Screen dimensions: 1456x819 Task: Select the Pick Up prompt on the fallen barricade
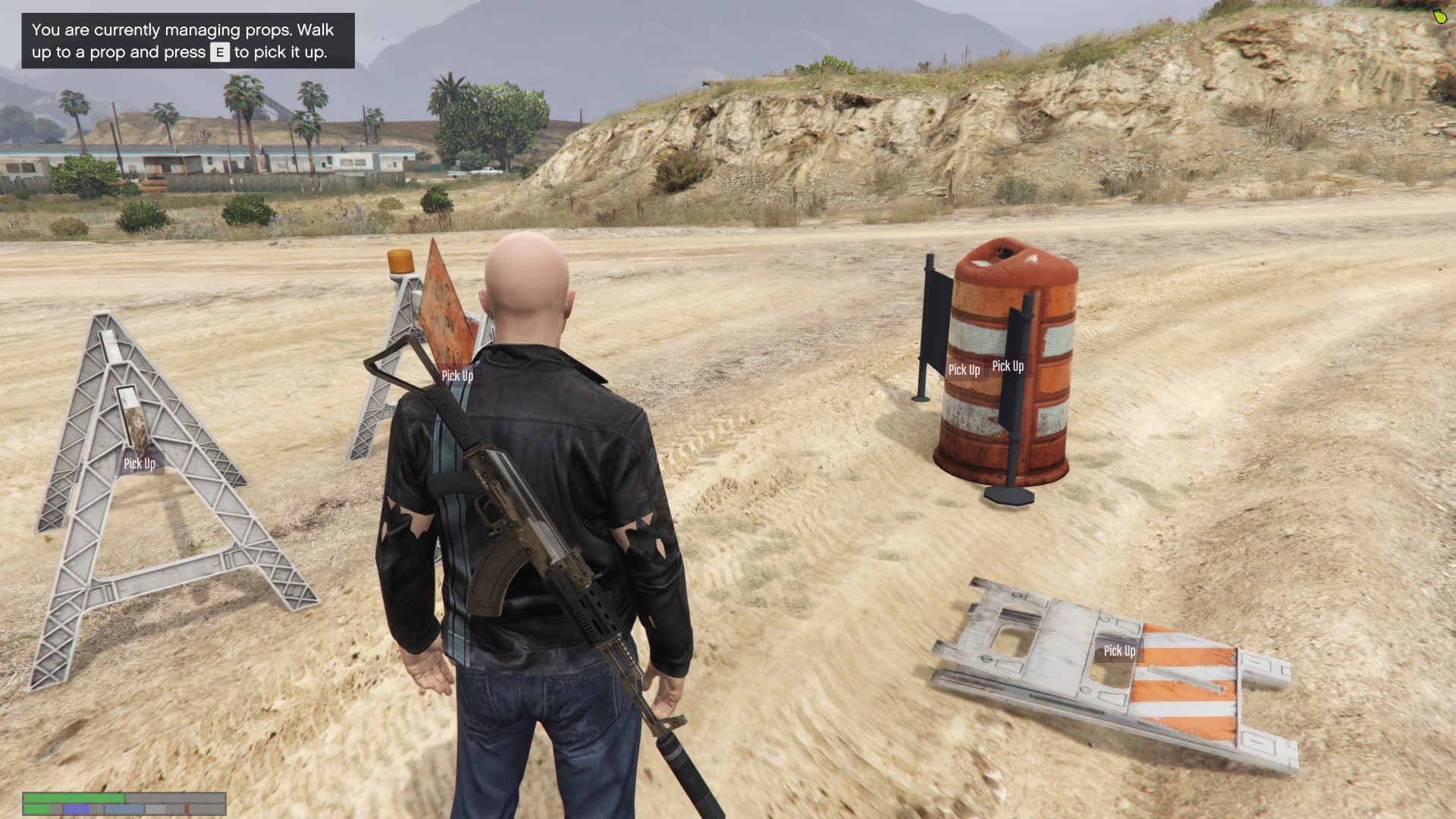[x=1118, y=650]
